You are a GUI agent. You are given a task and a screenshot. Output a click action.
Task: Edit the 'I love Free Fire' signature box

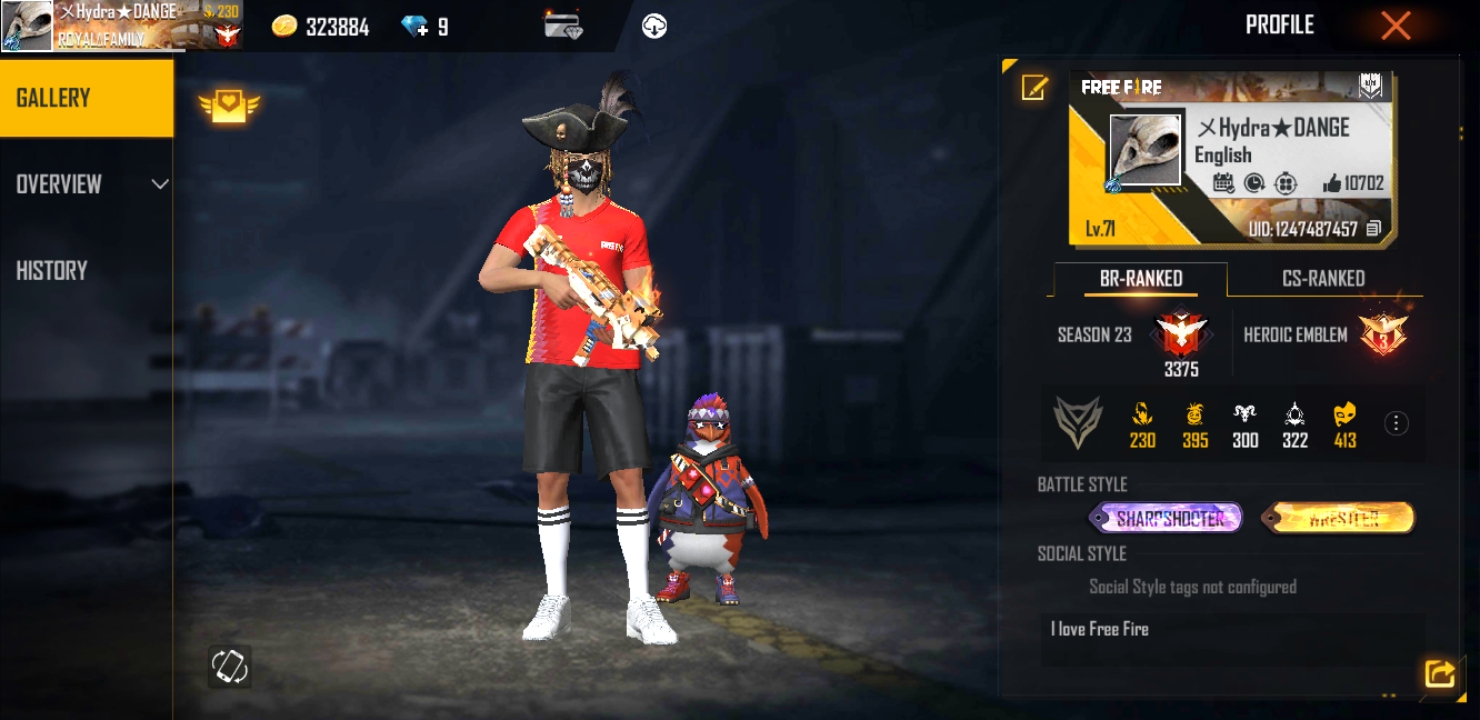[1230, 638]
